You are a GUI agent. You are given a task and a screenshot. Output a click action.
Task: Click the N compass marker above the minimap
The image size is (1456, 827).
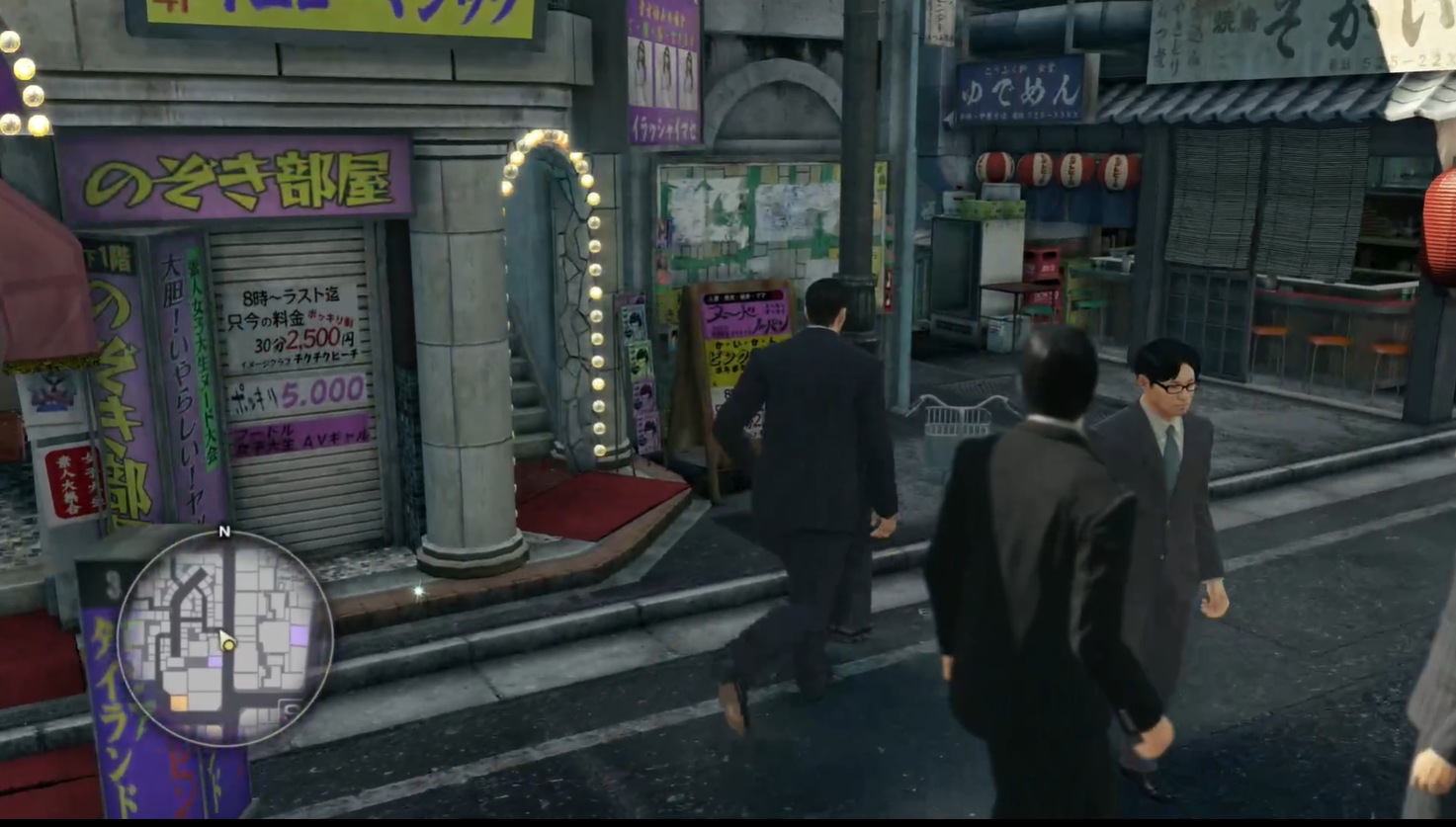224,534
